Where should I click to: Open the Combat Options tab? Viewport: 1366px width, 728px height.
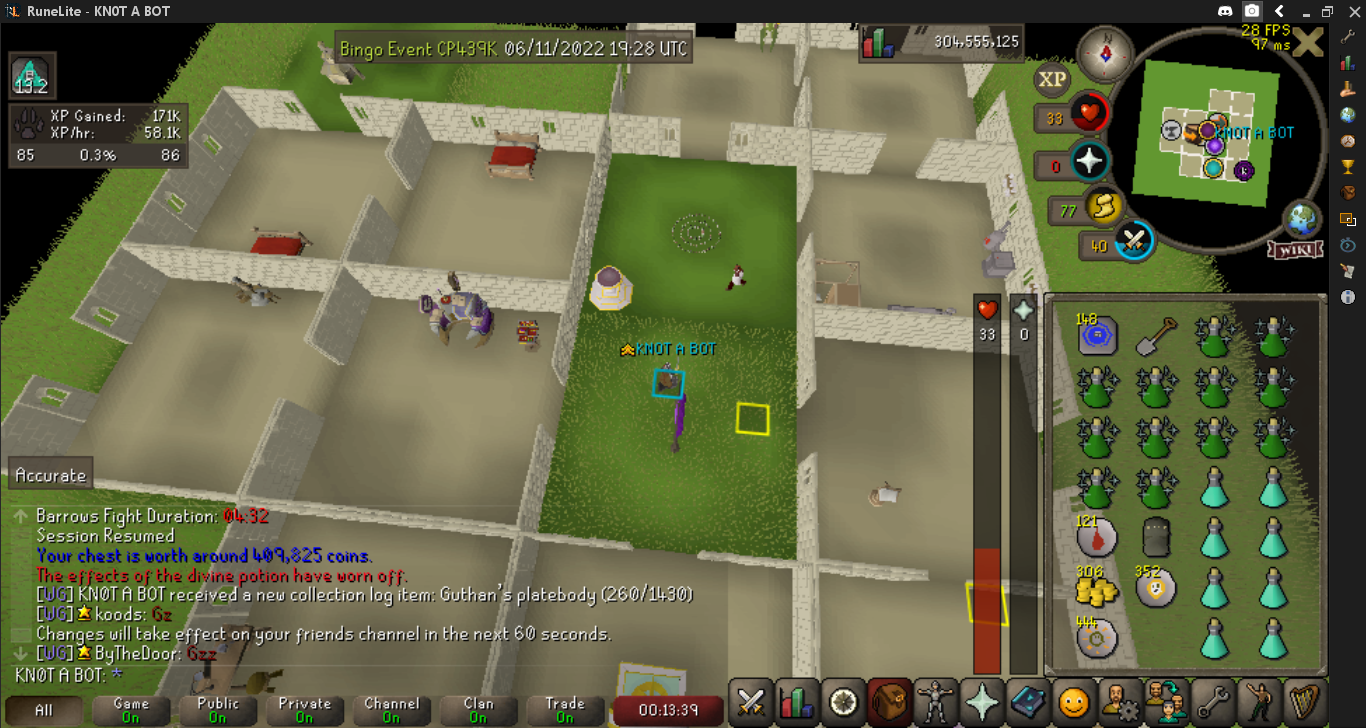[x=750, y=702]
